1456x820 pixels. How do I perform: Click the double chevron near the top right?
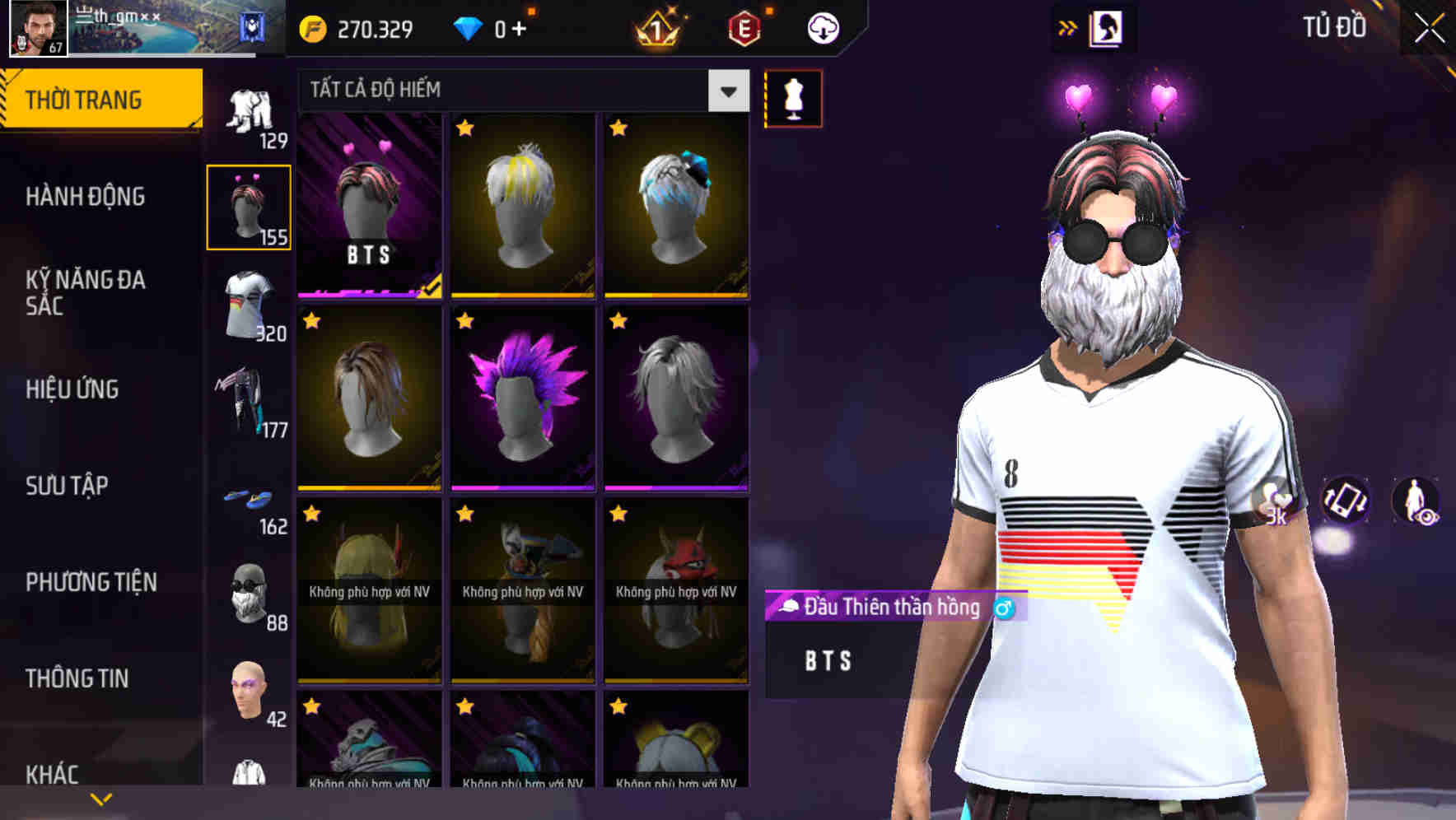(x=1068, y=26)
